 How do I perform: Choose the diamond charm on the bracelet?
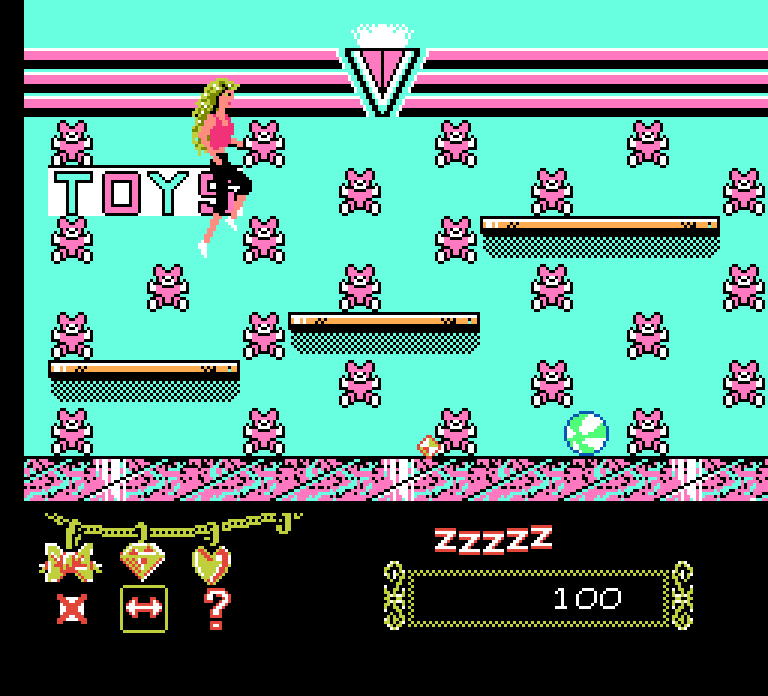(x=143, y=561)
